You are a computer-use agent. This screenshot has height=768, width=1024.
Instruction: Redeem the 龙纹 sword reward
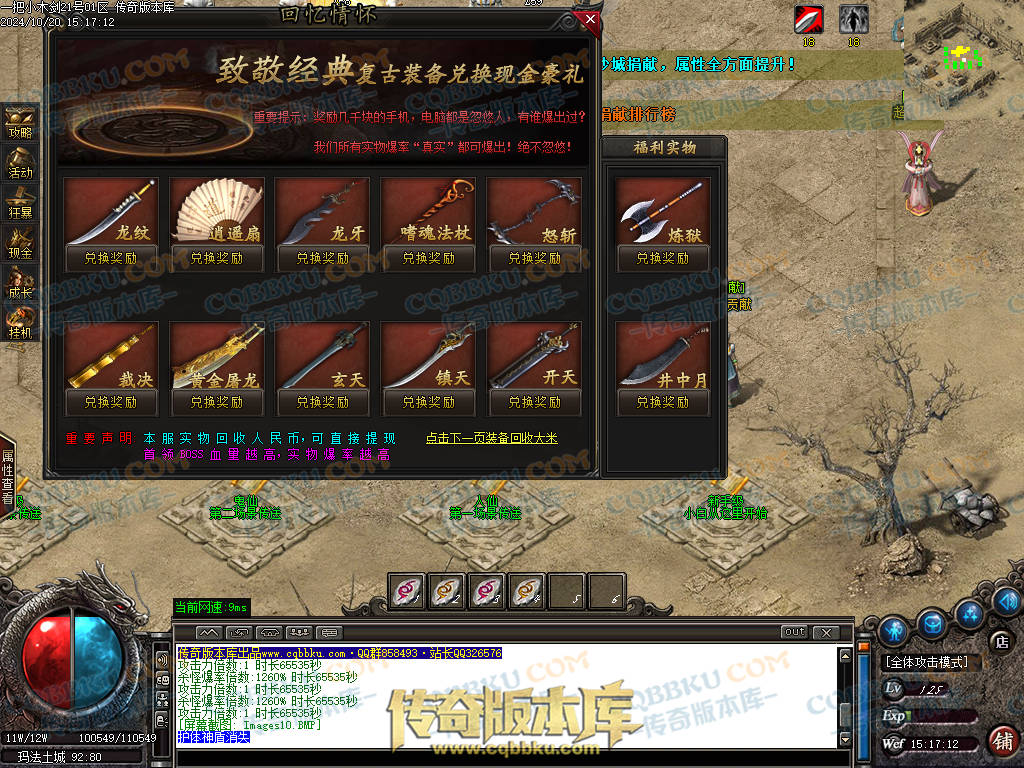click(111, 258)
